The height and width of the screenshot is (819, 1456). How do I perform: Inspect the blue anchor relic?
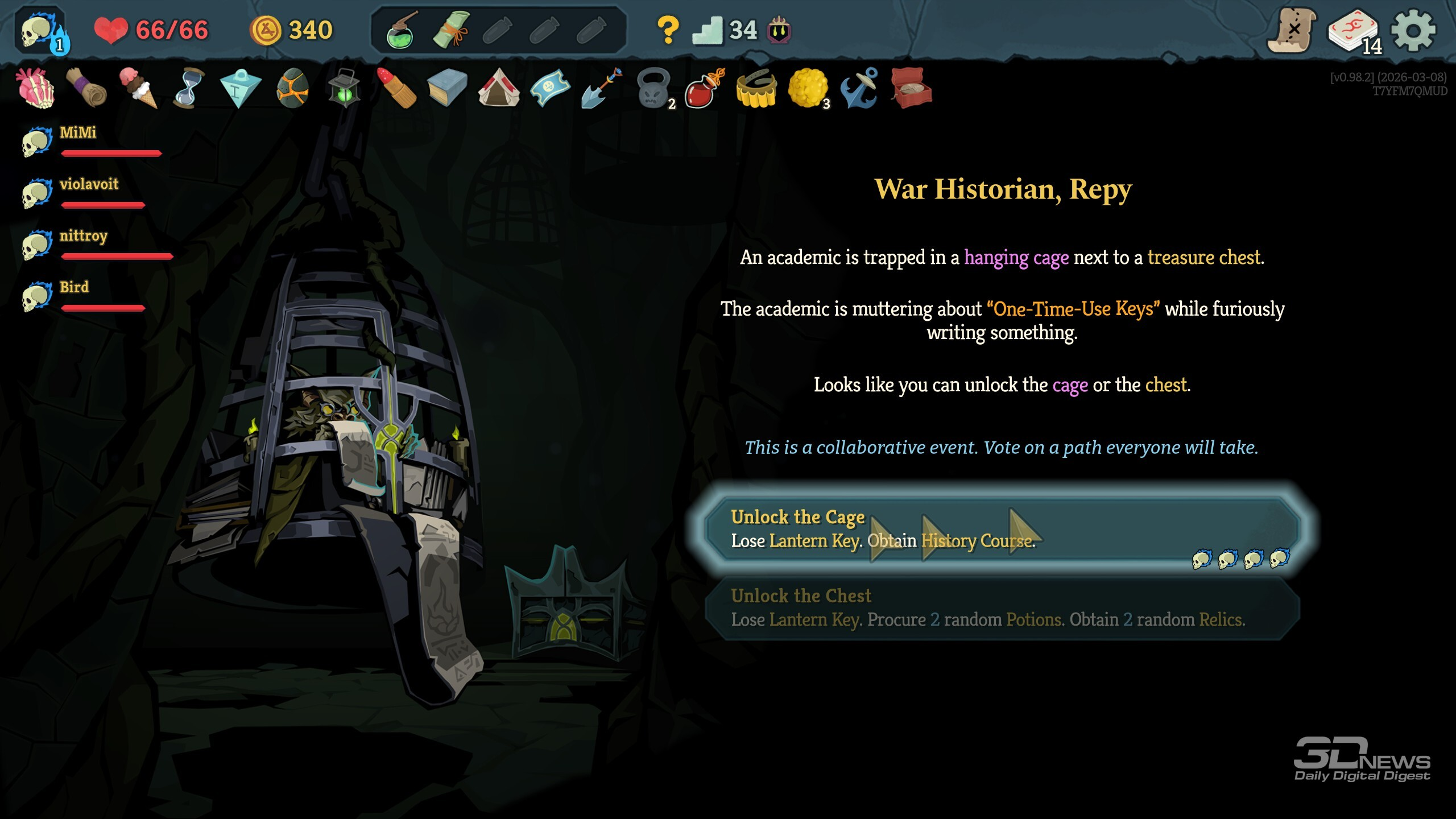coord(859,88)
